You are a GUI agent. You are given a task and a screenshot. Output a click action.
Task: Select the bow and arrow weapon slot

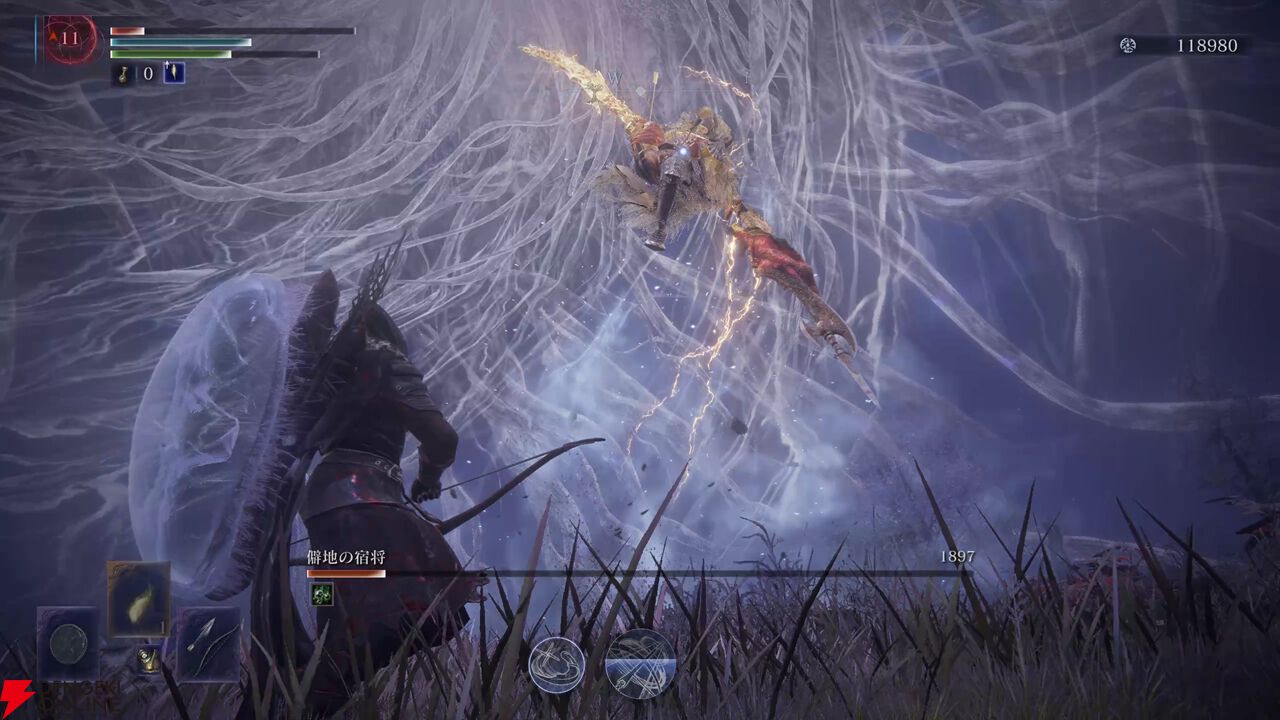pos(209,643)
